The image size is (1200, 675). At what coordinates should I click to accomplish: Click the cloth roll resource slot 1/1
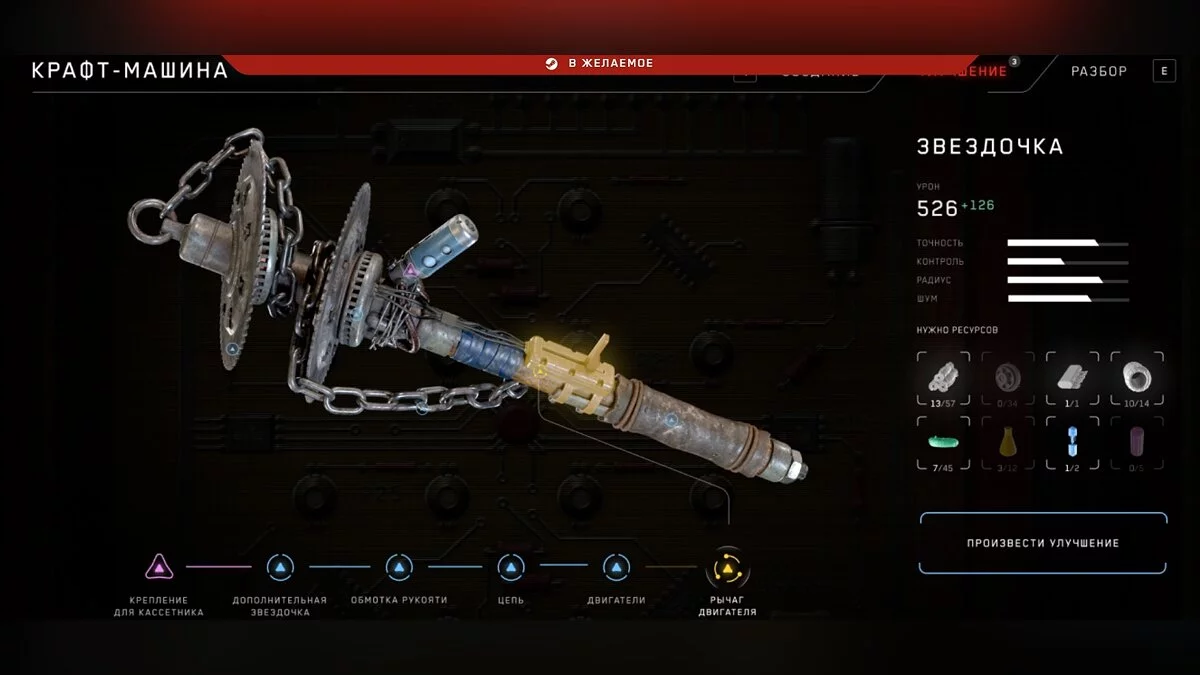(x=1071, y=377)
